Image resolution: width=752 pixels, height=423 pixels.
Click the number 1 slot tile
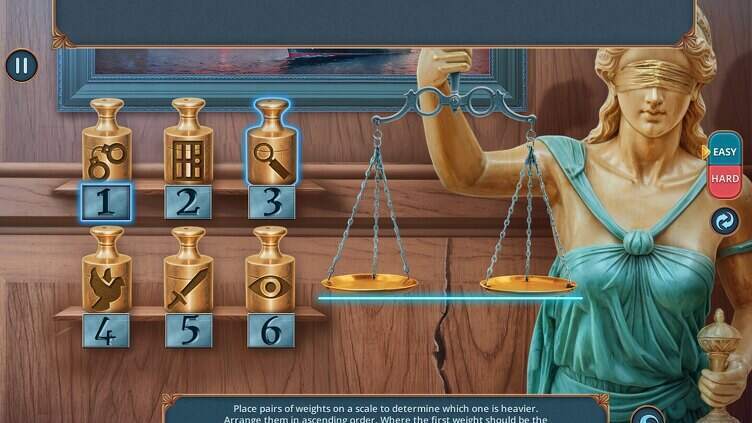[107, 202]
